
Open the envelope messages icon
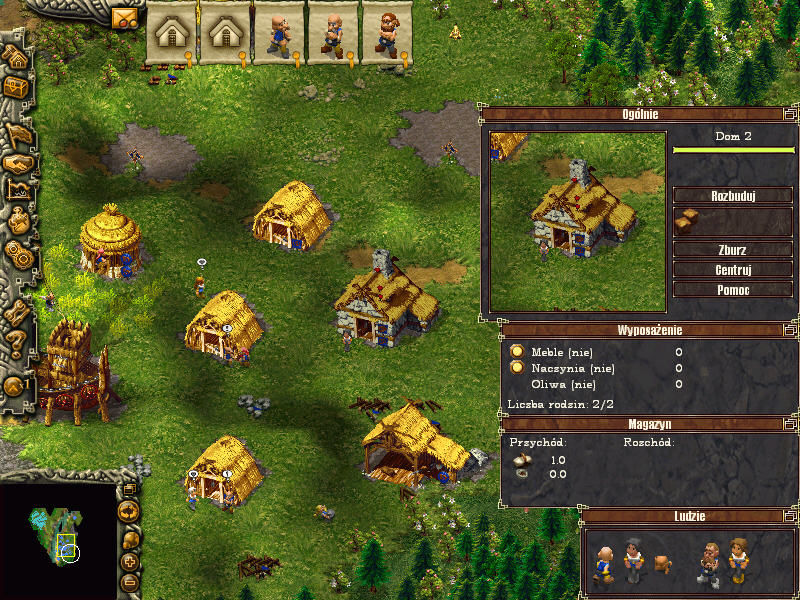(124, 18)
